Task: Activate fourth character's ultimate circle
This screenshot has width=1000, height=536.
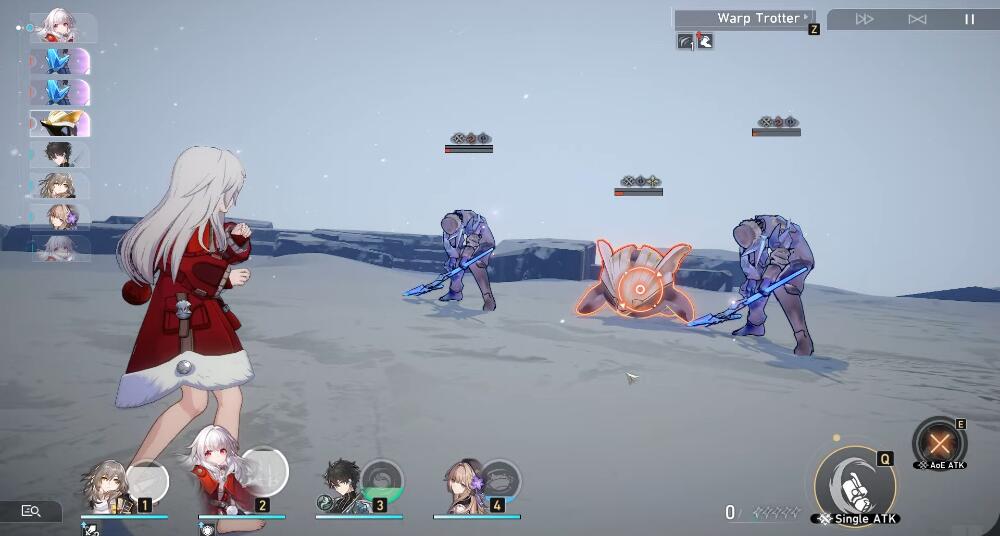Action: tap(500, 480)
